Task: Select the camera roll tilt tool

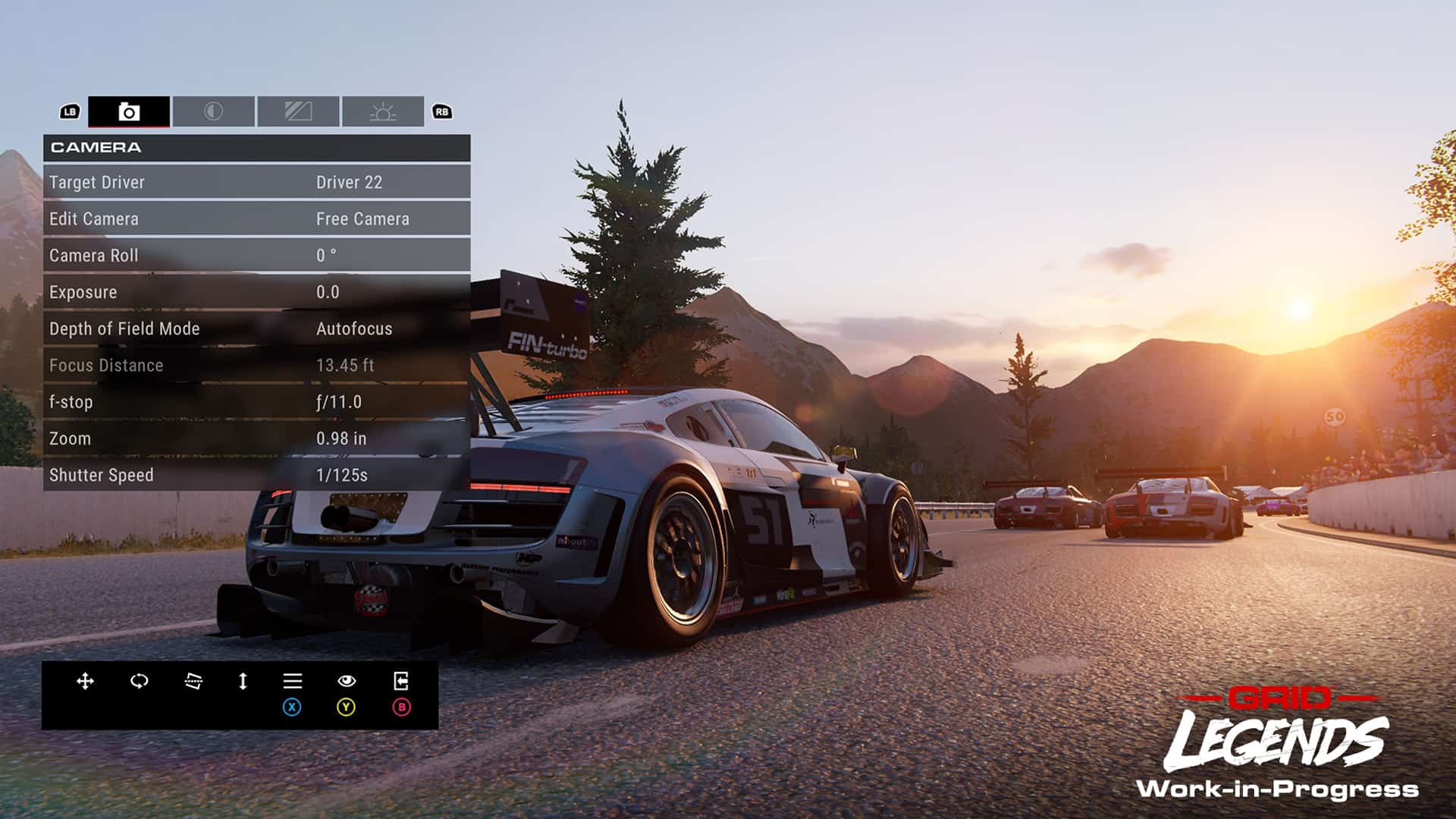Action: 192,682
